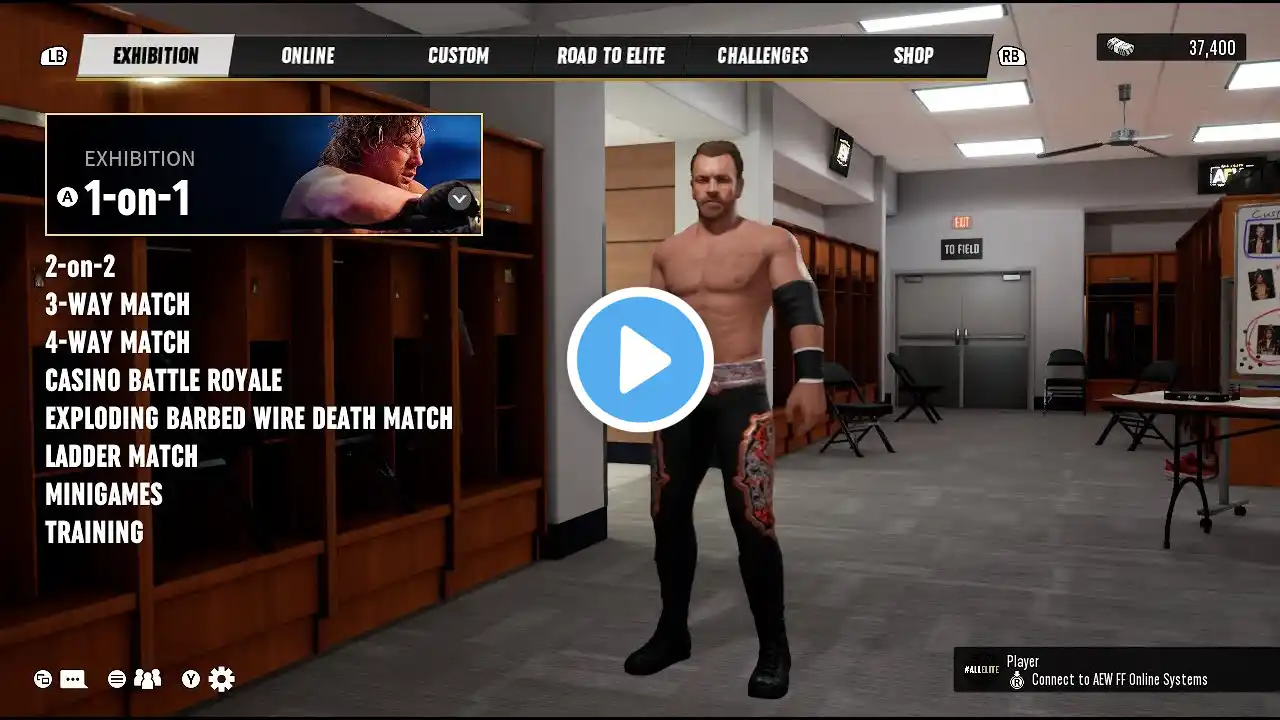
Task: Choose the 1-on-1 exhibition match
Action: pos(264,175)
